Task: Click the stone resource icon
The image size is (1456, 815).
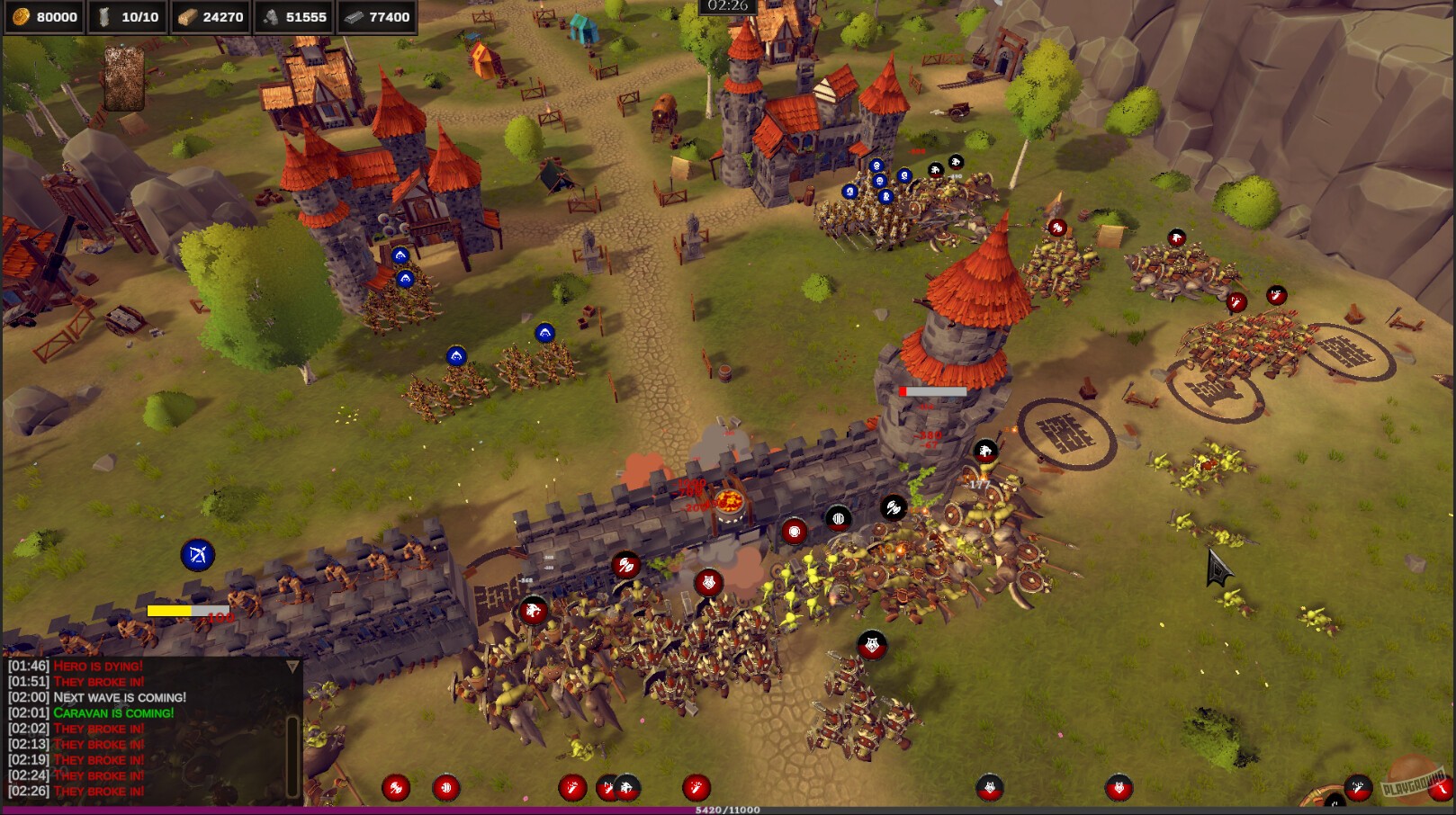Action: click(272, 16)
